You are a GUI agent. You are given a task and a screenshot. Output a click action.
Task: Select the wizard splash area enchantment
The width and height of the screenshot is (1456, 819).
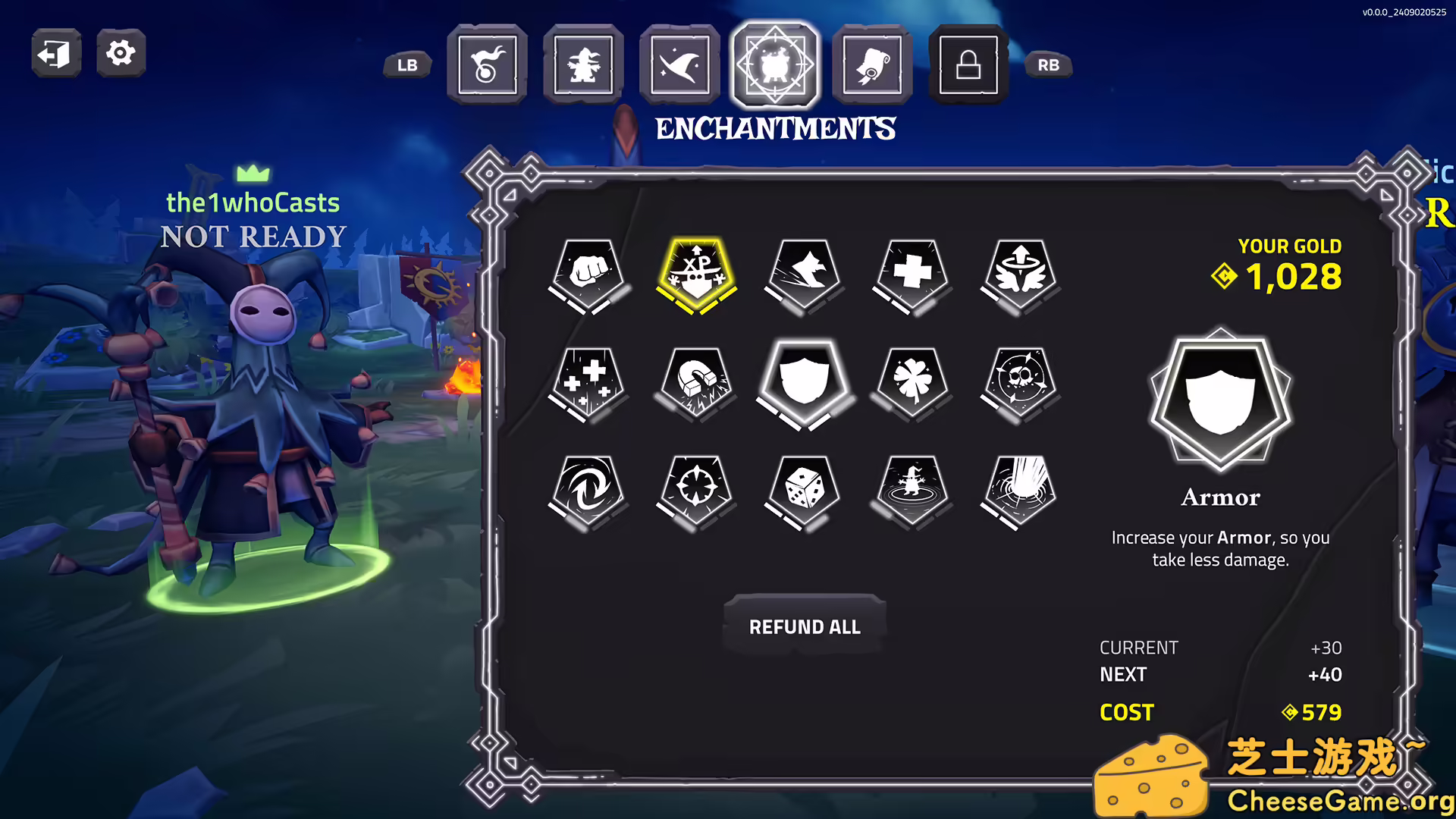point(911,491)
